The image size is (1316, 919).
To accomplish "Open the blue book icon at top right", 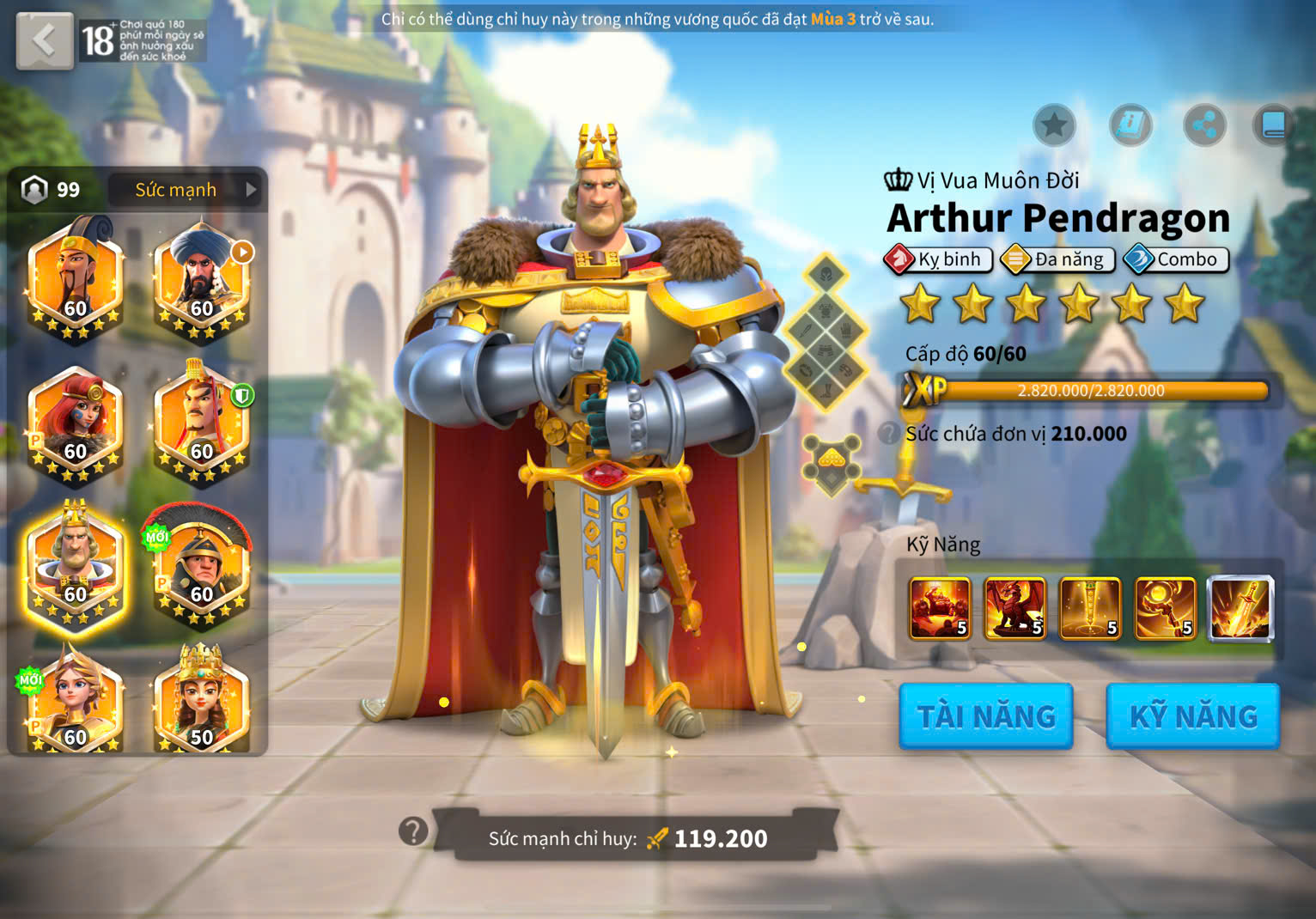I will [1273, 126].
